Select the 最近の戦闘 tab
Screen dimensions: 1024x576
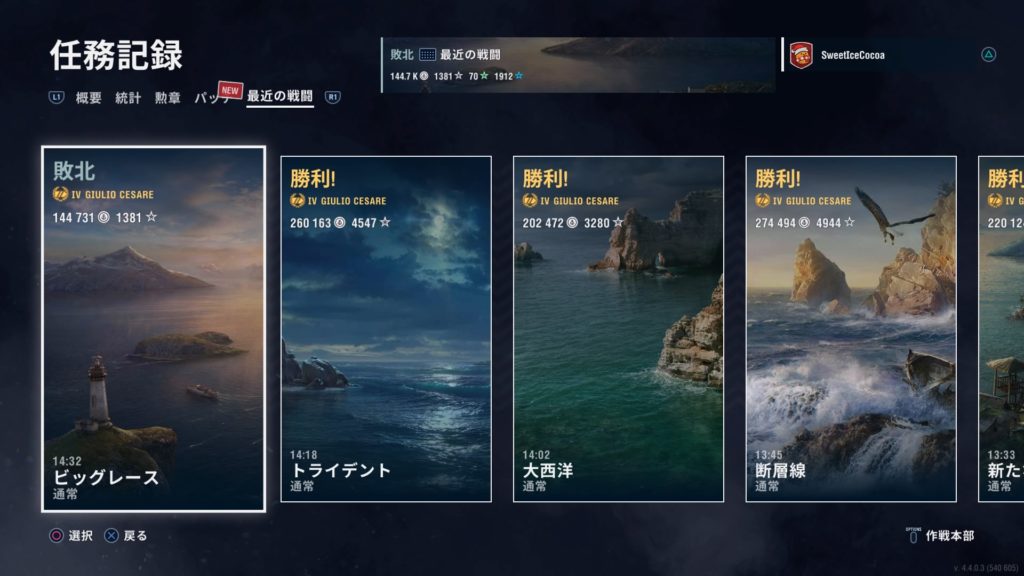coord(280,98)
